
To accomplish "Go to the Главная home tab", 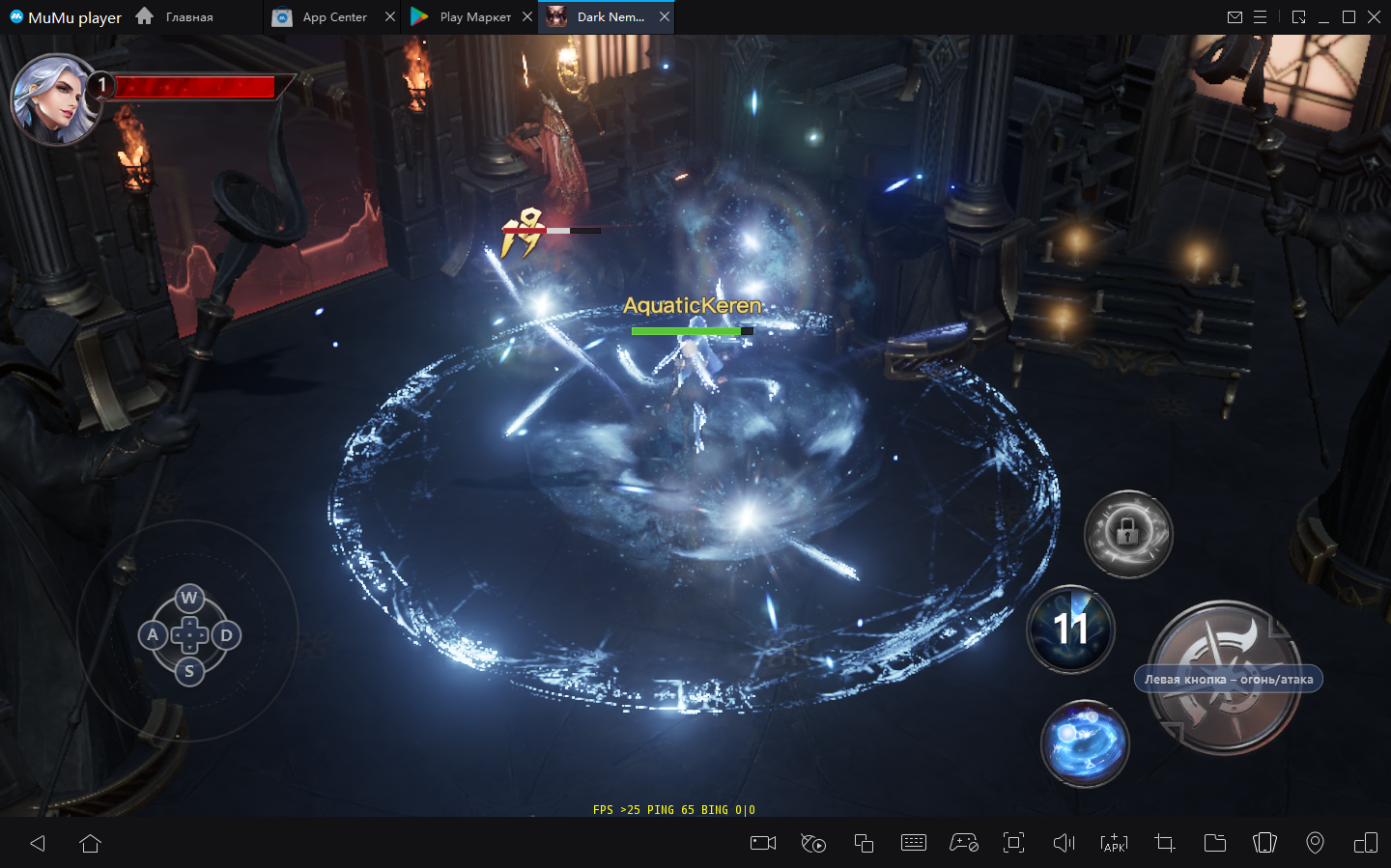I will pos(176,17).
